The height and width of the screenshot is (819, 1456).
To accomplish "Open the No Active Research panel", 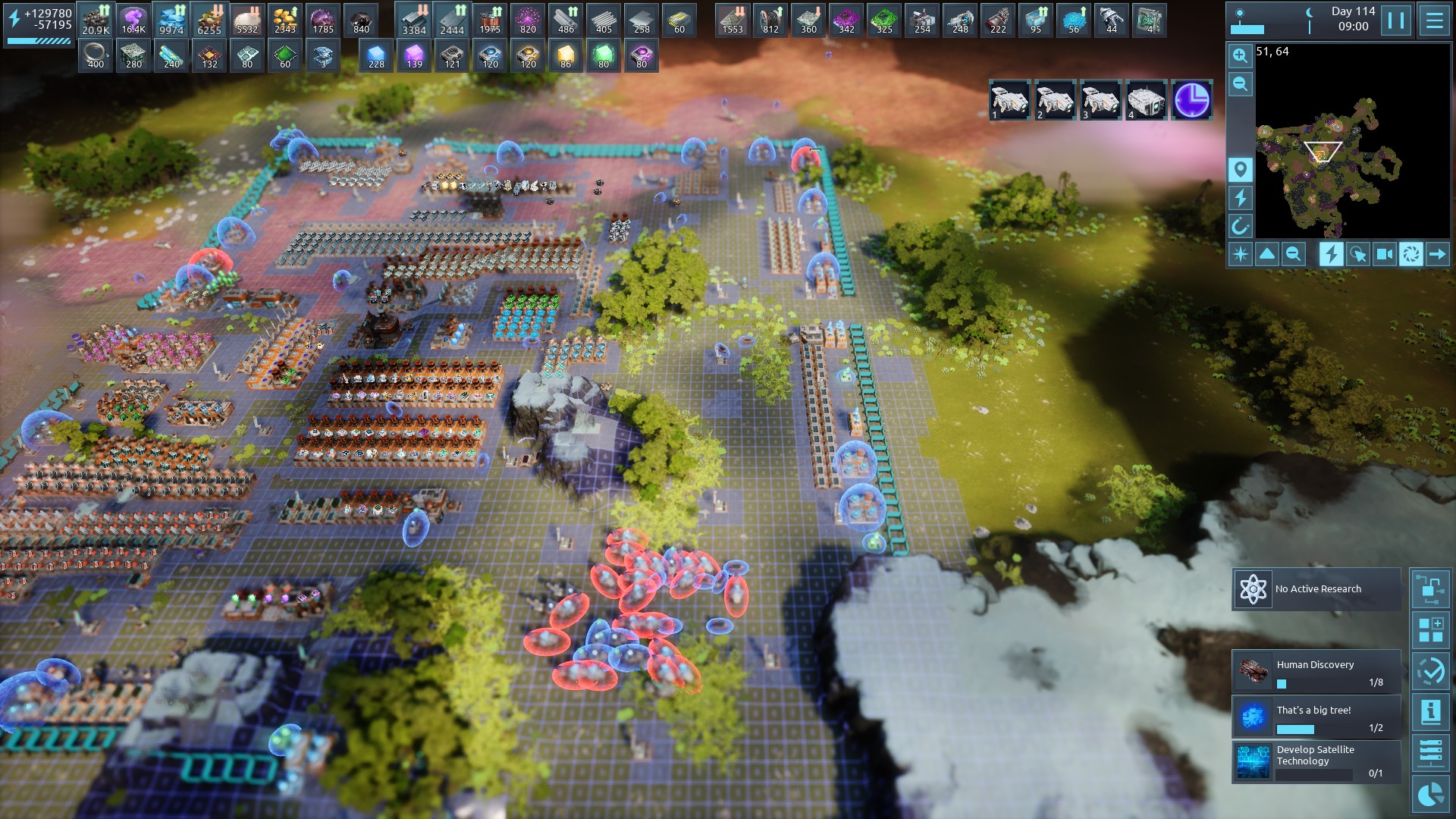I will 1316,589.
